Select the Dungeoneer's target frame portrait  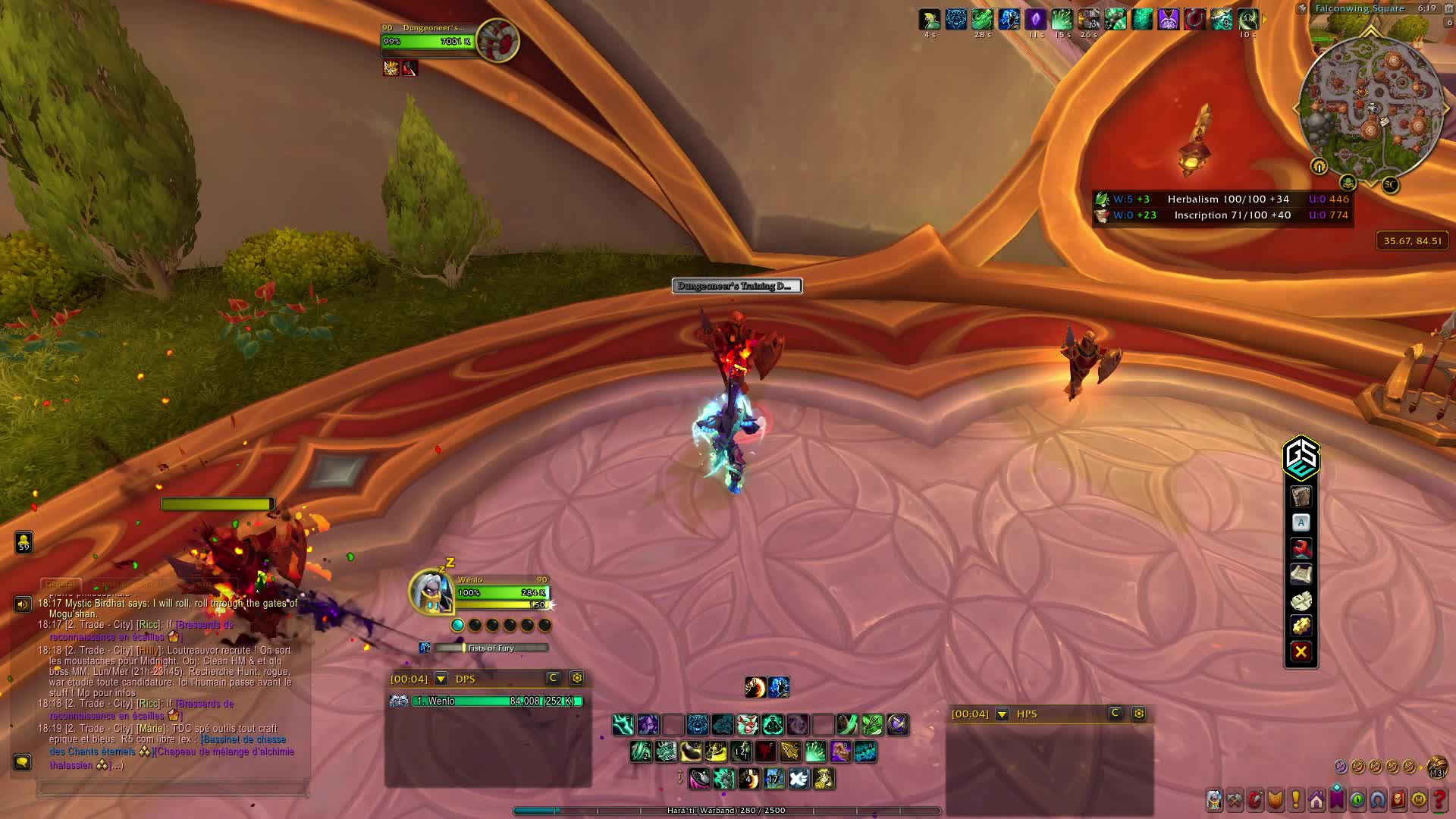[x=497, y=40]
